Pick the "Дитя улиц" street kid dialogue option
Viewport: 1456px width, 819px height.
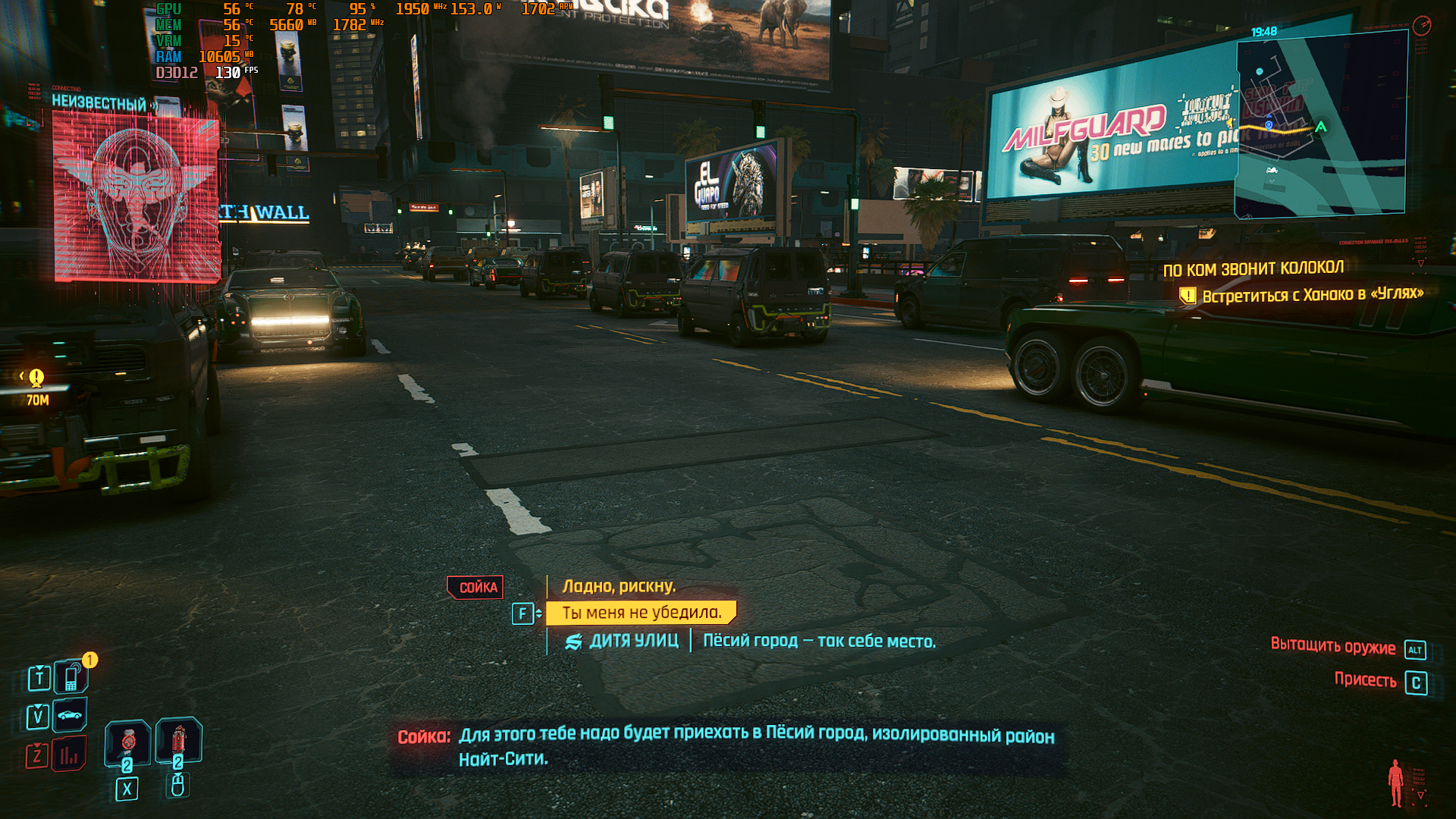point(751,641)
